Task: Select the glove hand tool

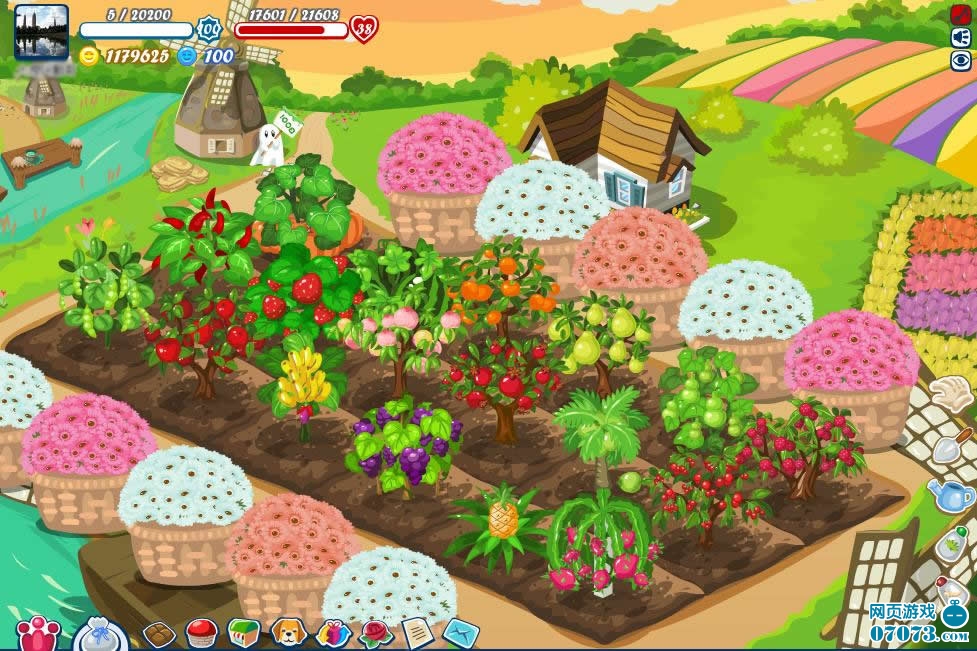Action: coord(951,393)
